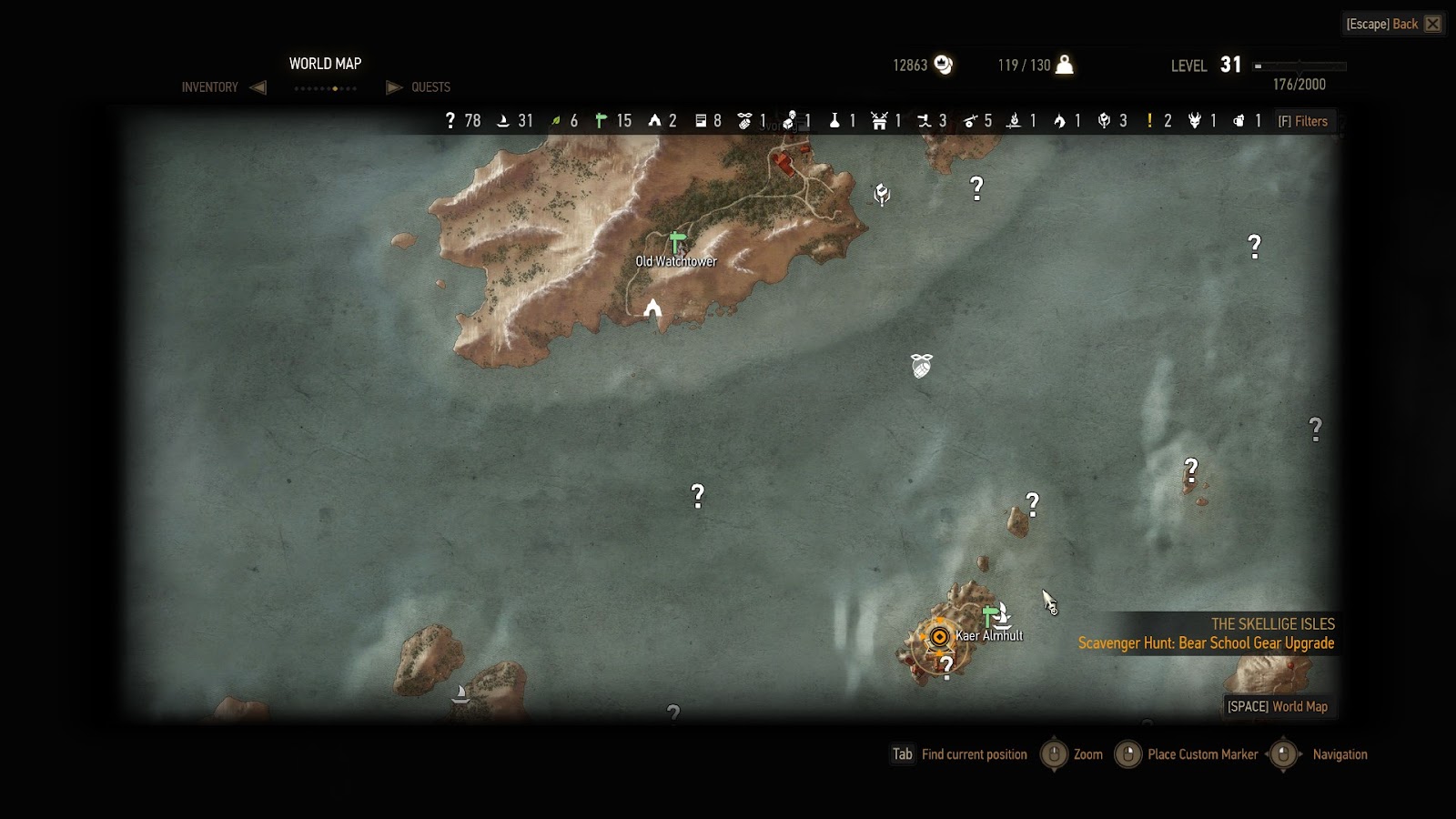Open the full World Map view

[1278, 706]
